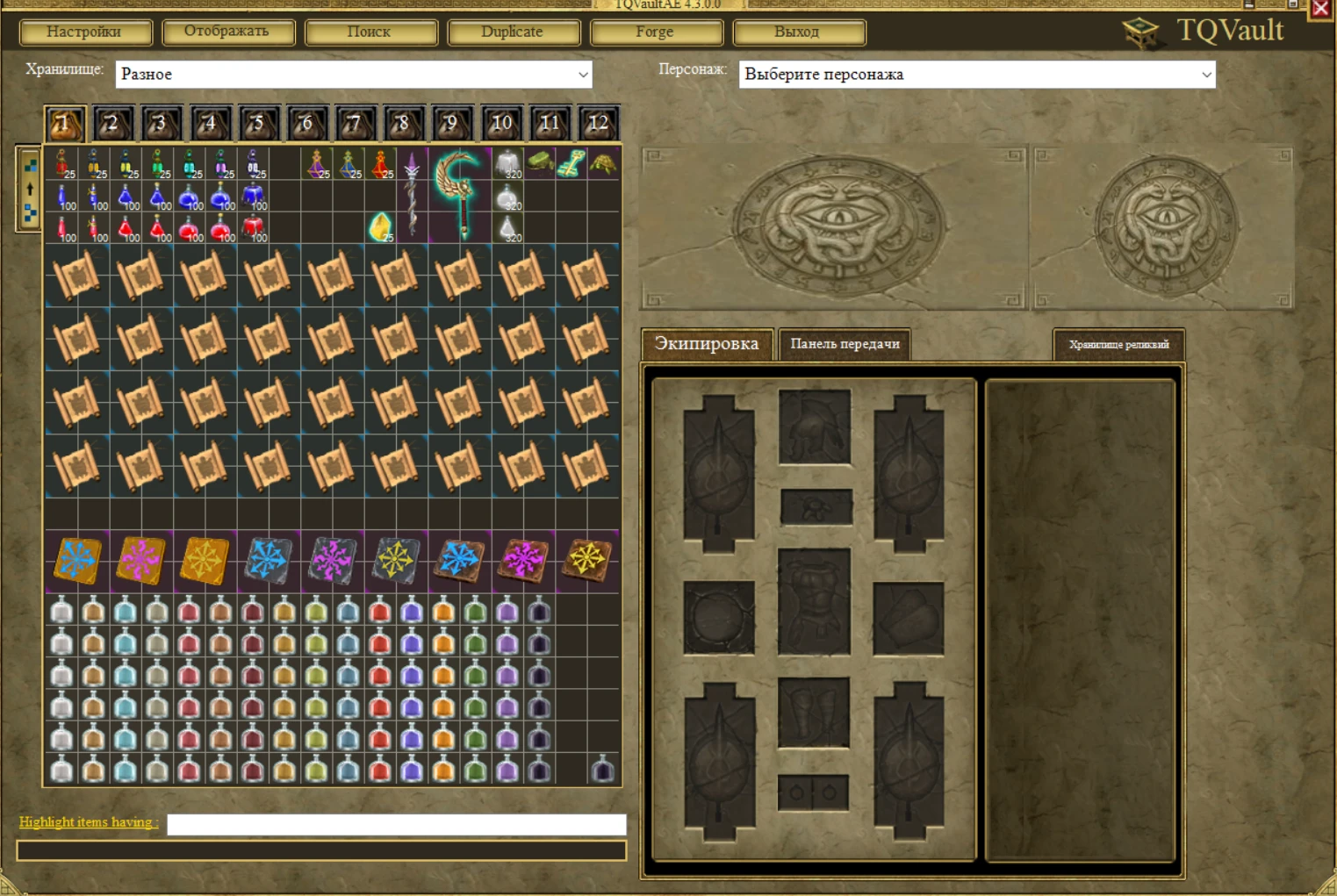
Task: Switch to the Панель передачи tab
Action: [x=844, y=344]
